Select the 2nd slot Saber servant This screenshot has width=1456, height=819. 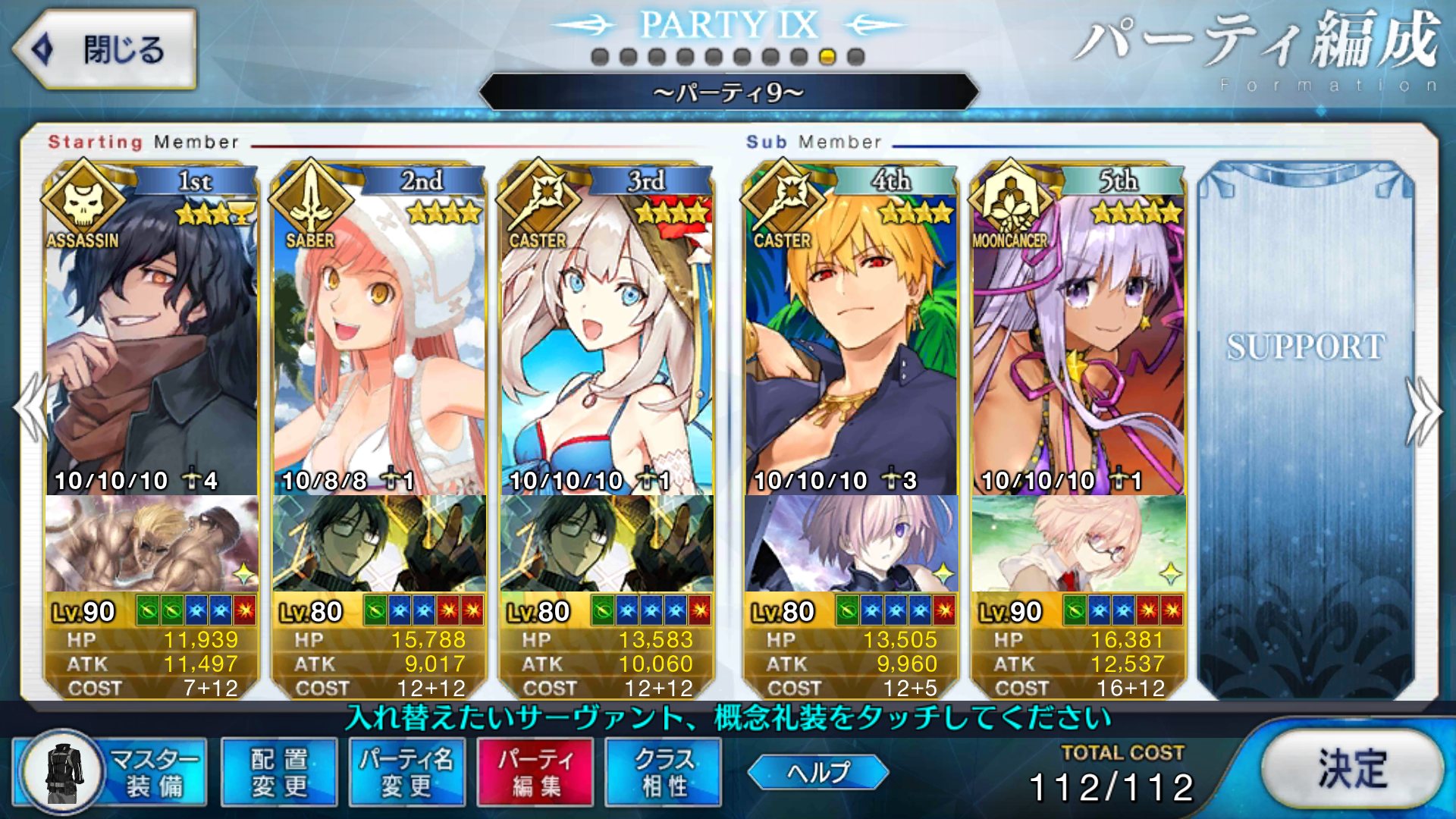(379, 341)
